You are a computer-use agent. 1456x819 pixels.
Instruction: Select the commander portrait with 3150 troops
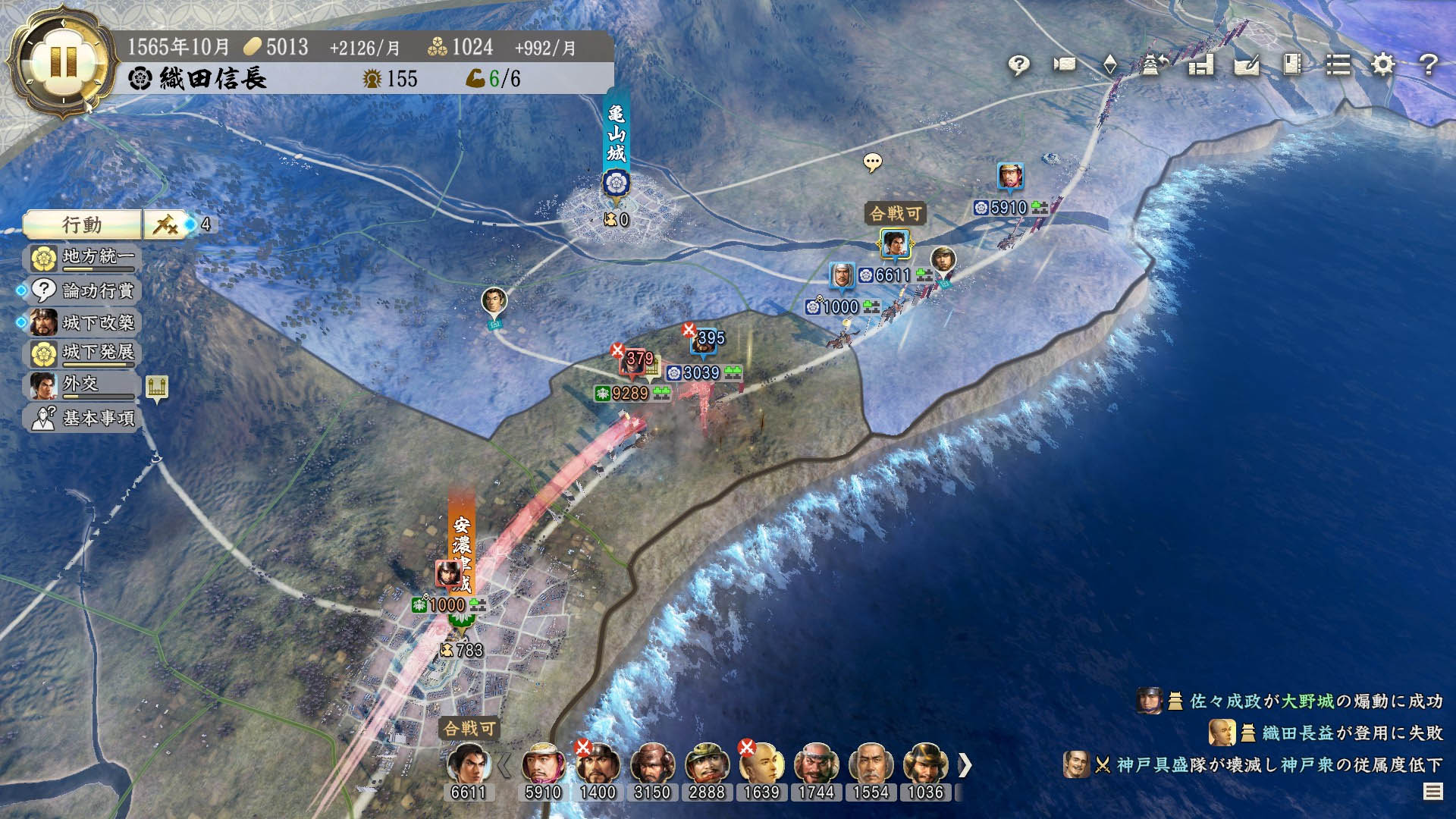point(652,764)
